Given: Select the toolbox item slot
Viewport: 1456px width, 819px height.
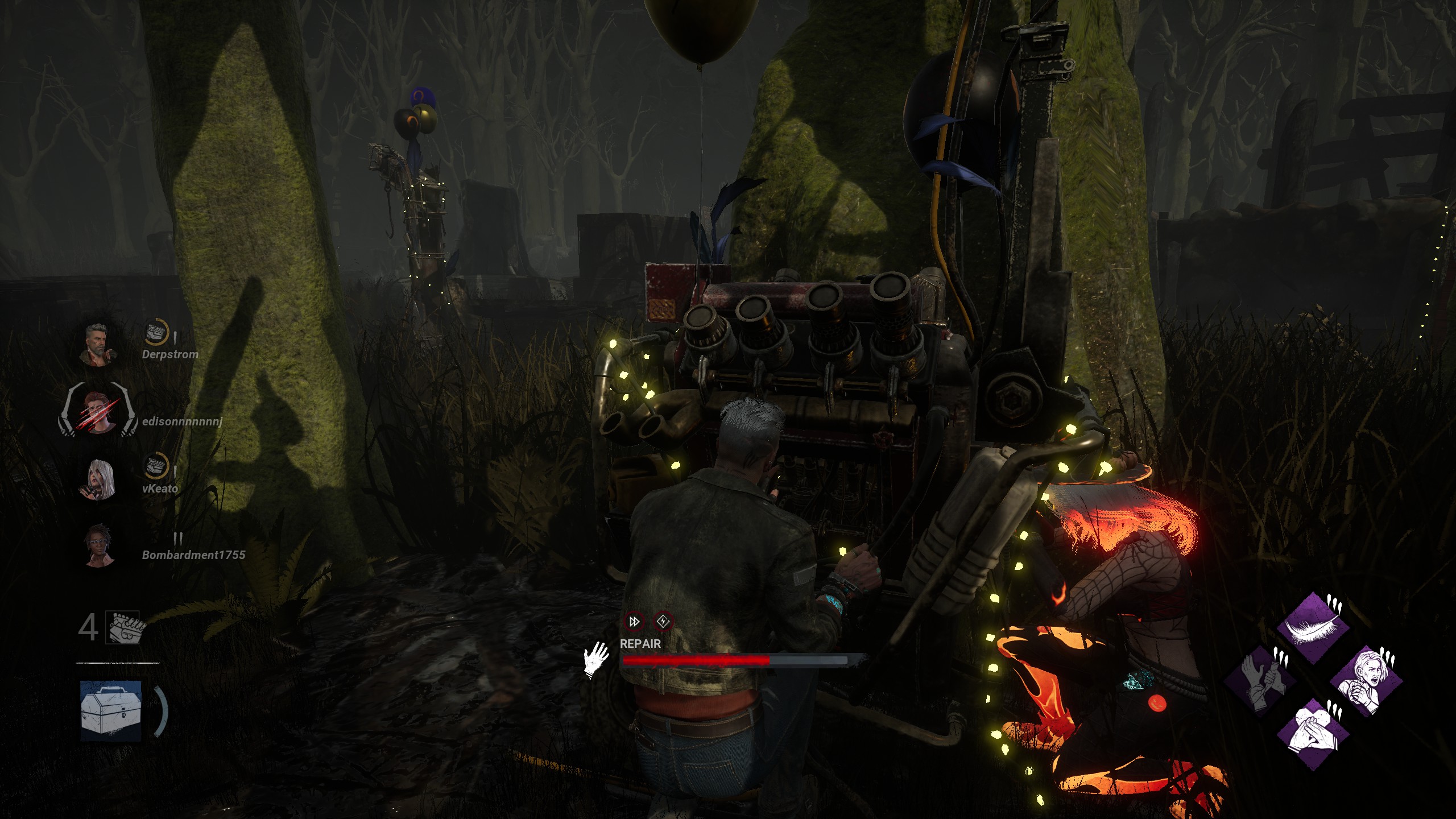Looking at the screenshot, I should tap(111, 711).
